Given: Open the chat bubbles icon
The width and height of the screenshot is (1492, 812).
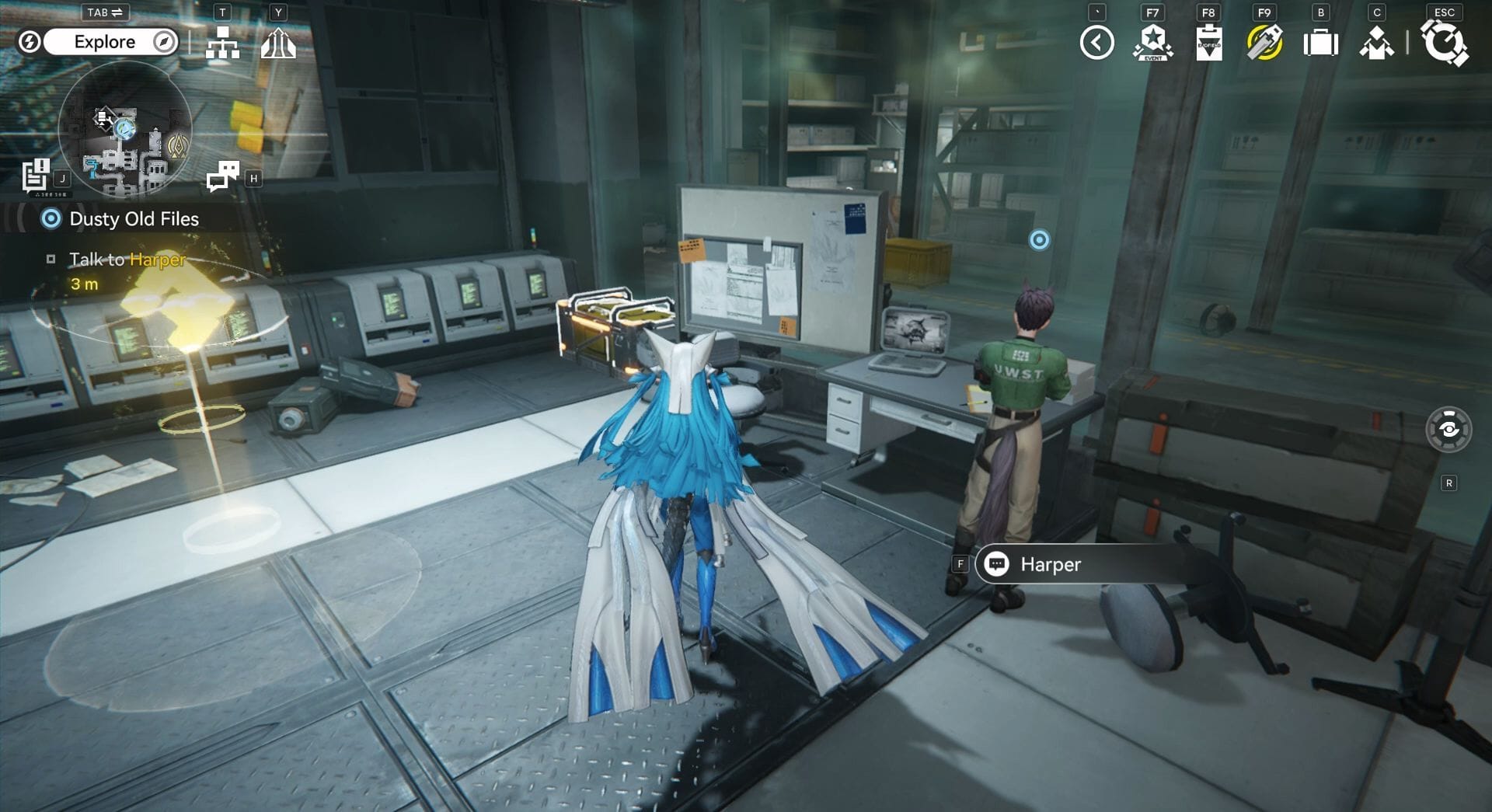Looking at the screenshot, I should [x=223, y=176].
